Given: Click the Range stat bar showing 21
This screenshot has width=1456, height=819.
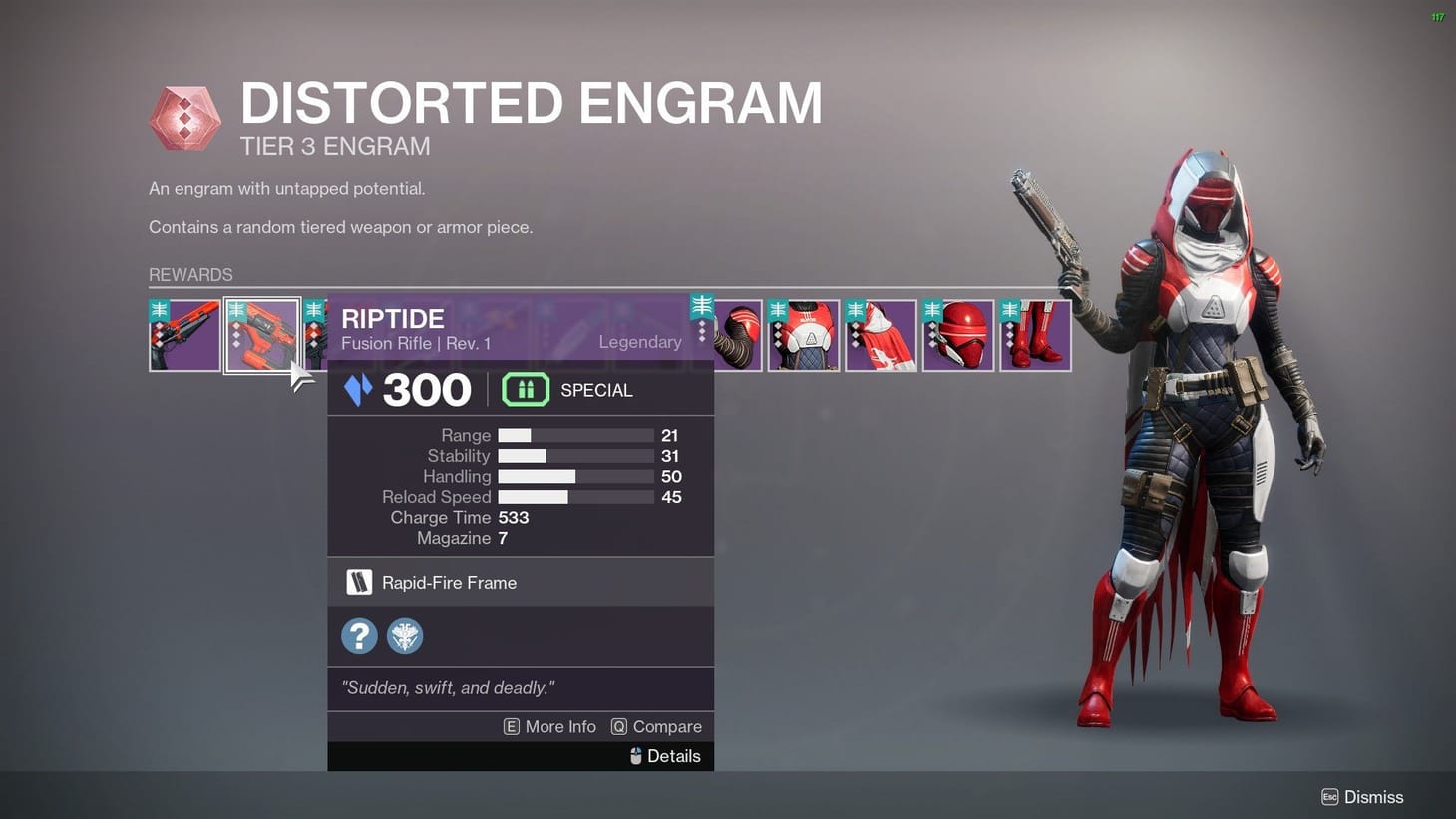Looking at the screenshot, I should 575,435.
